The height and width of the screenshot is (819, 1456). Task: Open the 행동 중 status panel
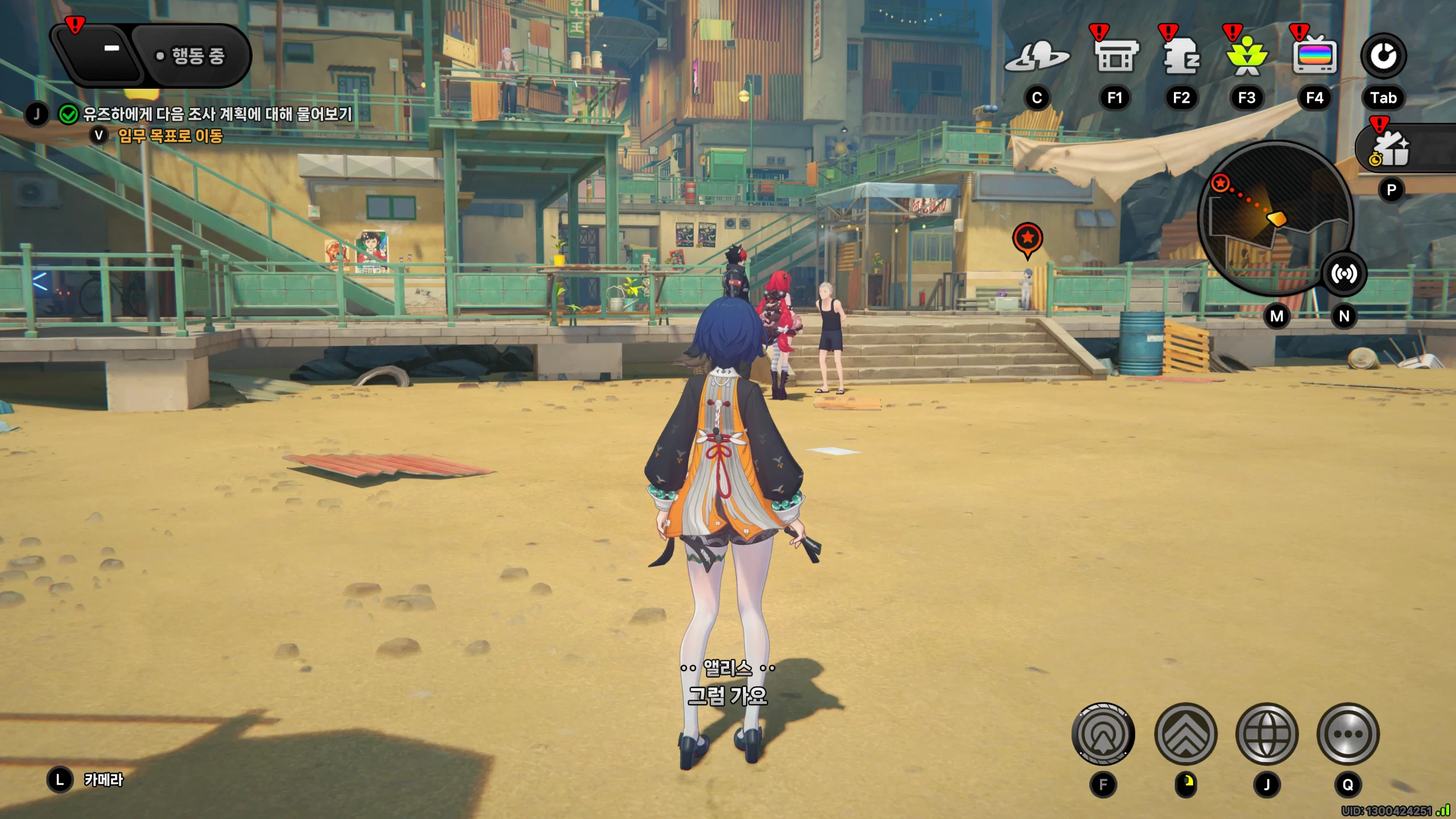191,56
